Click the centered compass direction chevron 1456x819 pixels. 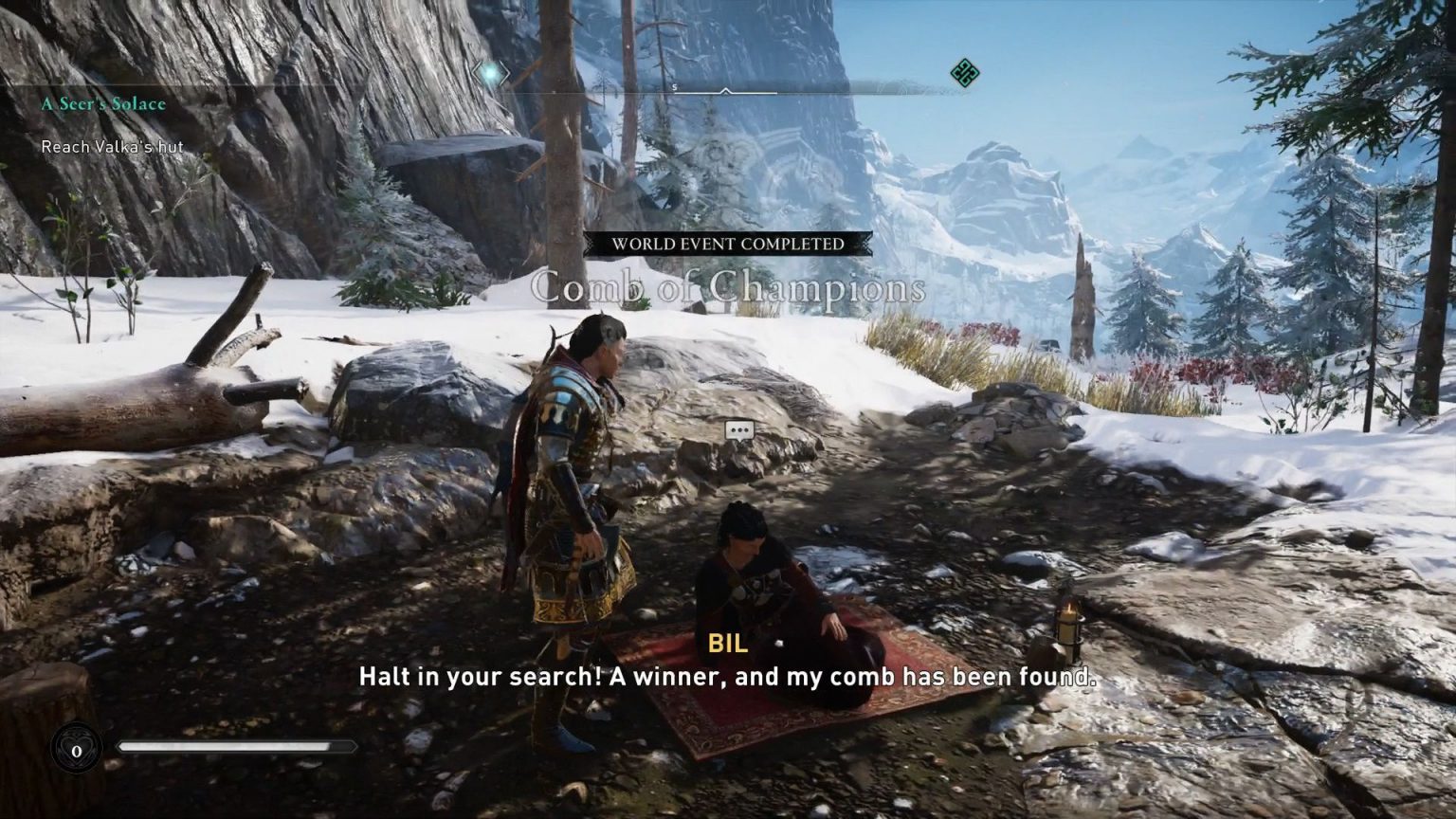[727, 92]
